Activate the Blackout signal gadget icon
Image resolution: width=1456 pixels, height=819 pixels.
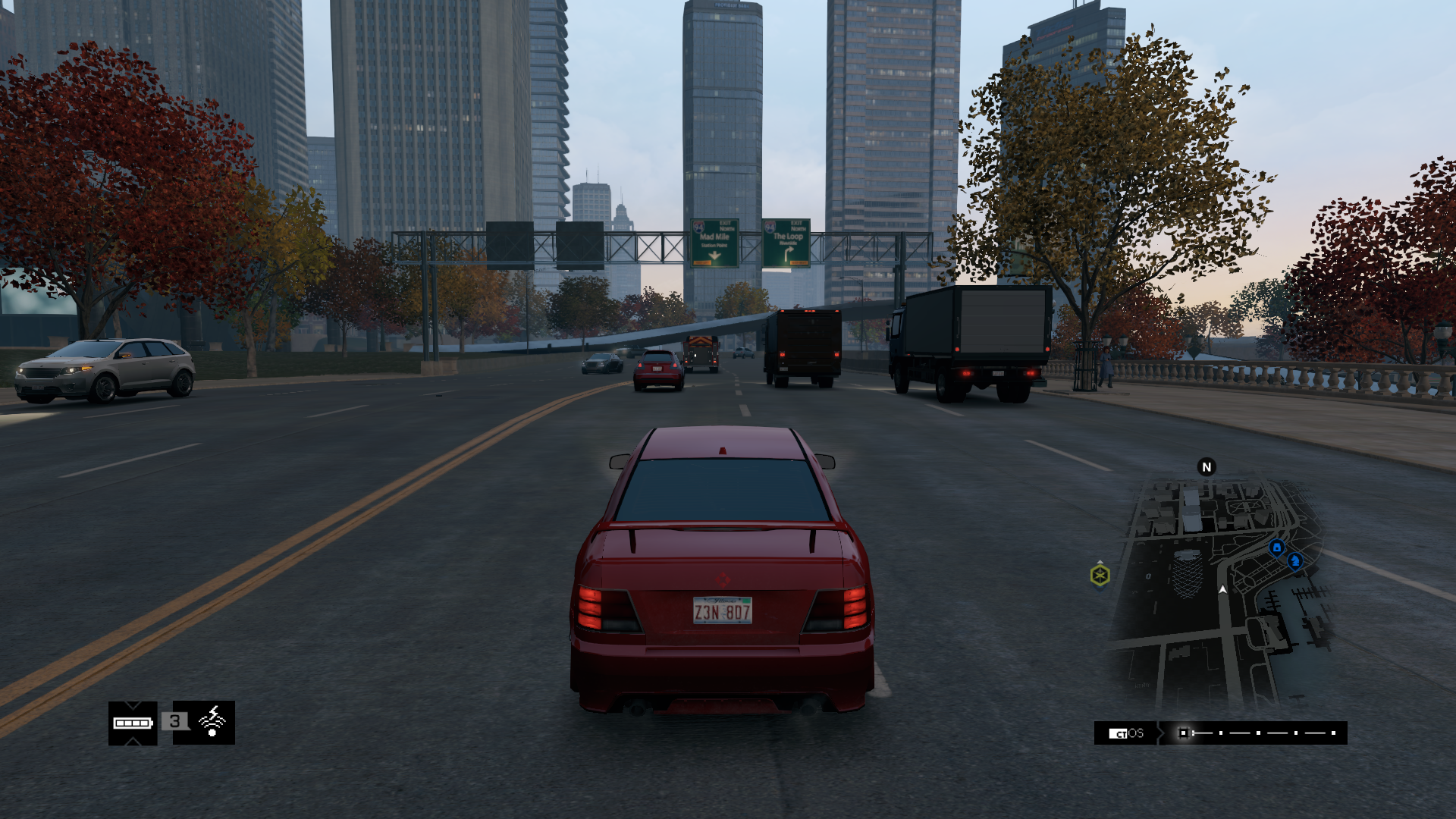pyautogui.click(x=212, y=722)
